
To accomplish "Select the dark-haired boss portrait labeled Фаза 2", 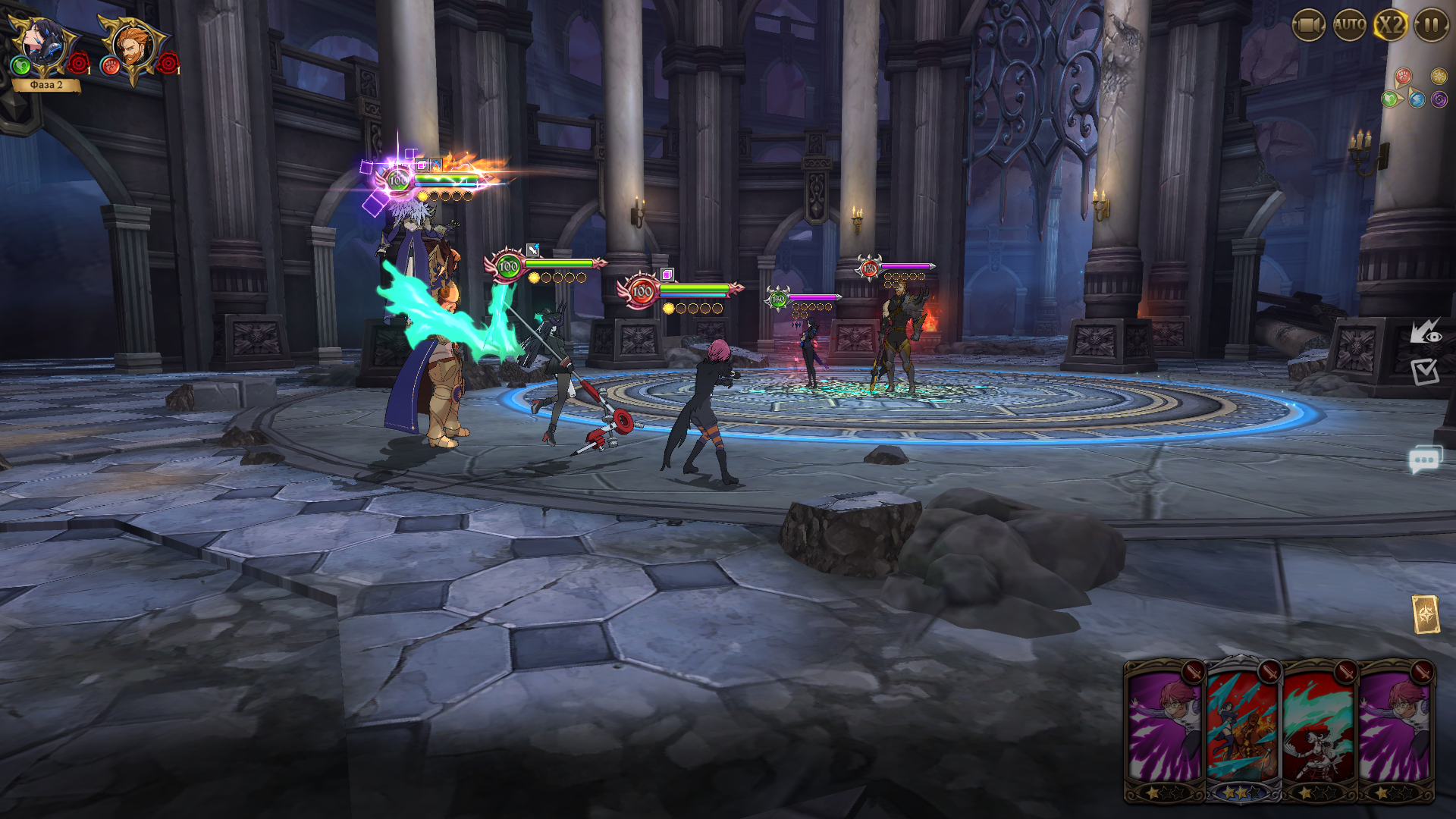I will pyautogui.click(x=43, y=47).
